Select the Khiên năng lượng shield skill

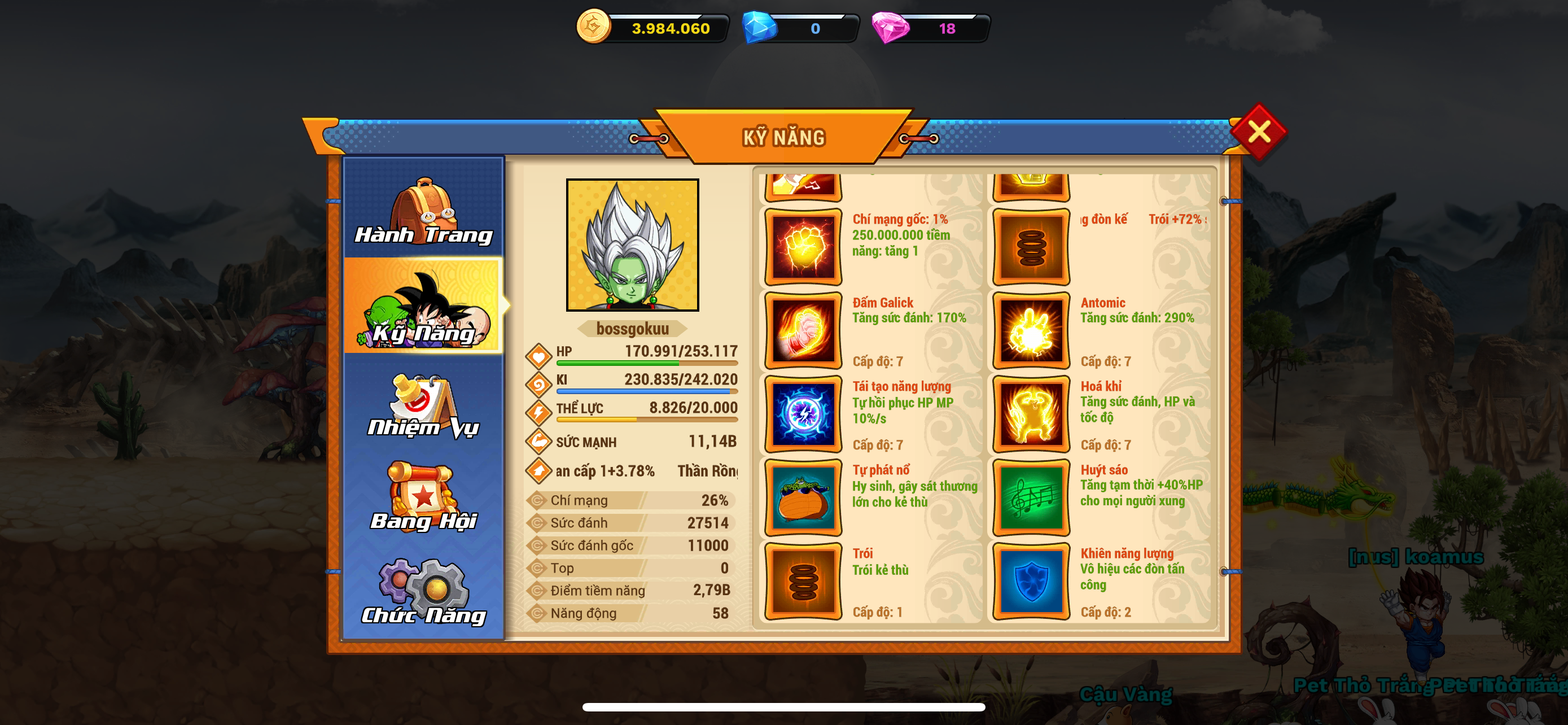(1031, 582)
